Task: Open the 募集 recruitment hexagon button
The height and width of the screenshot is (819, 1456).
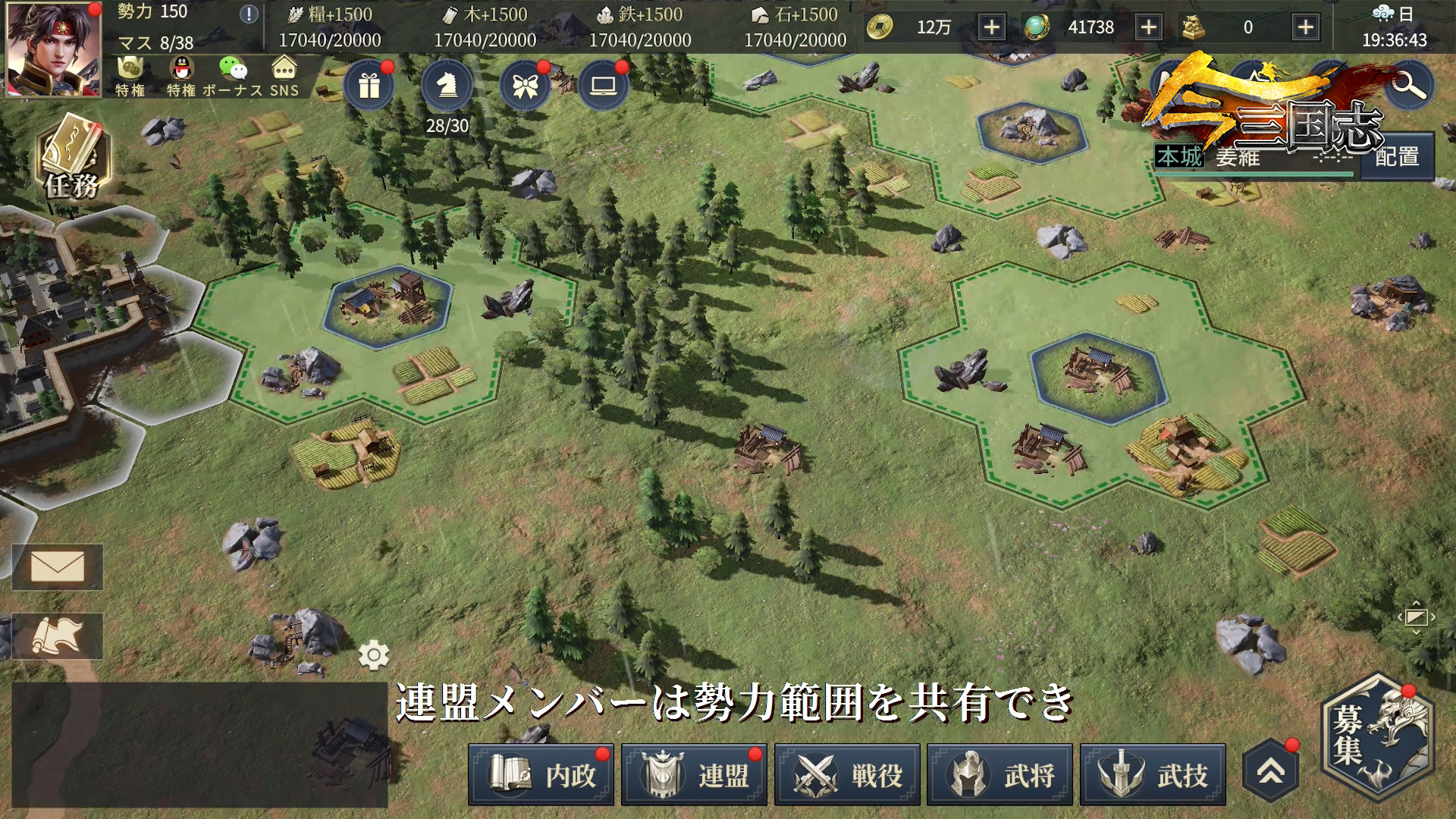Action: click(x=1377, y=737)
